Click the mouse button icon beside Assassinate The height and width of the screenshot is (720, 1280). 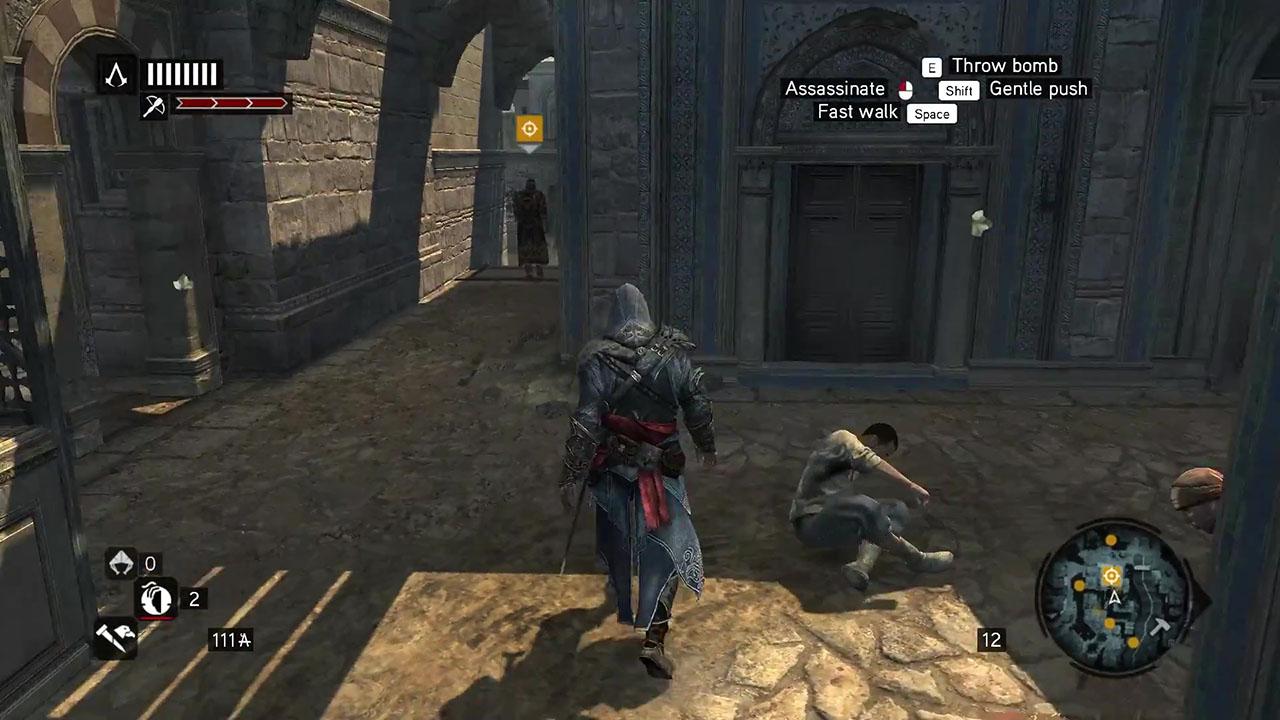pyautogui.click(x=905, y=89)
